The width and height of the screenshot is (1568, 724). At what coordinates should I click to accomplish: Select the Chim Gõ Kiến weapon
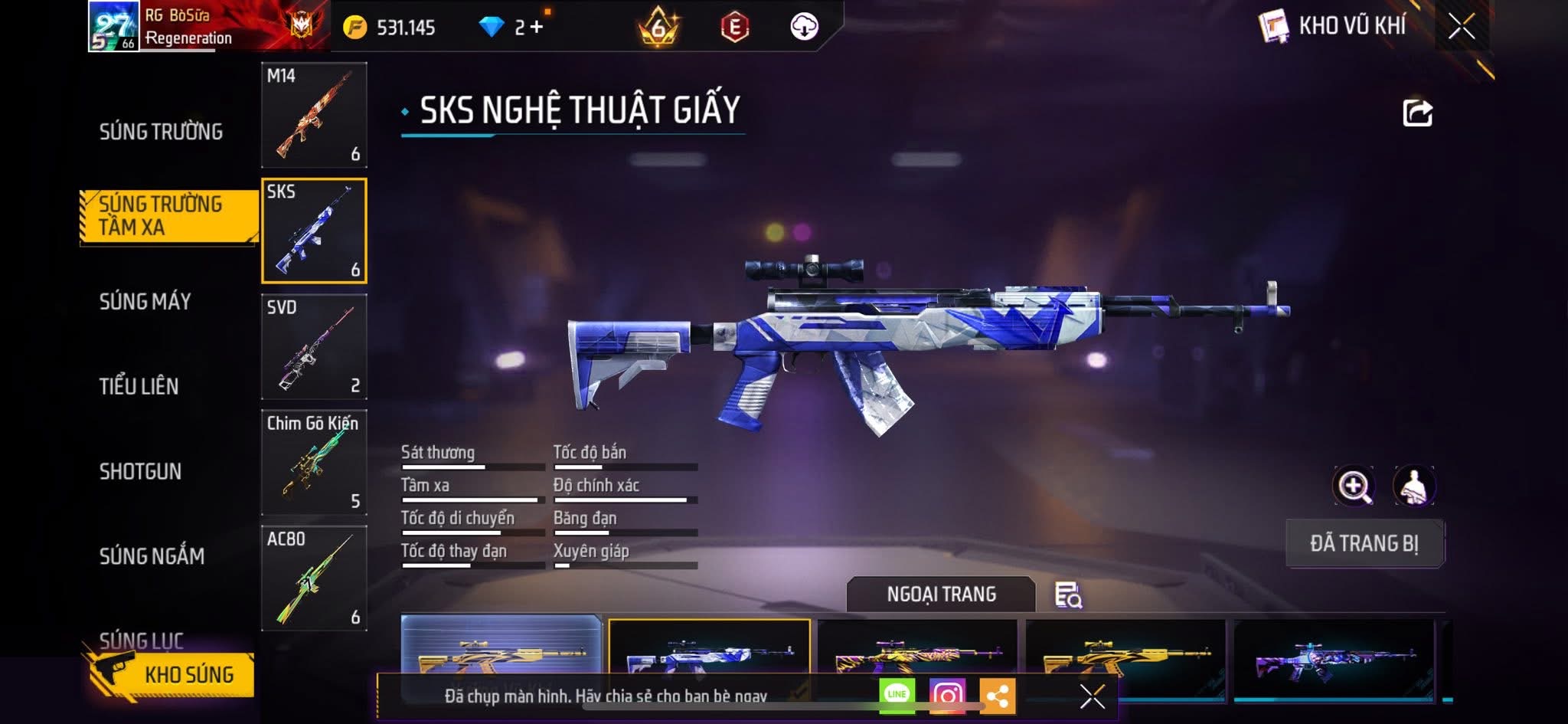314,462
